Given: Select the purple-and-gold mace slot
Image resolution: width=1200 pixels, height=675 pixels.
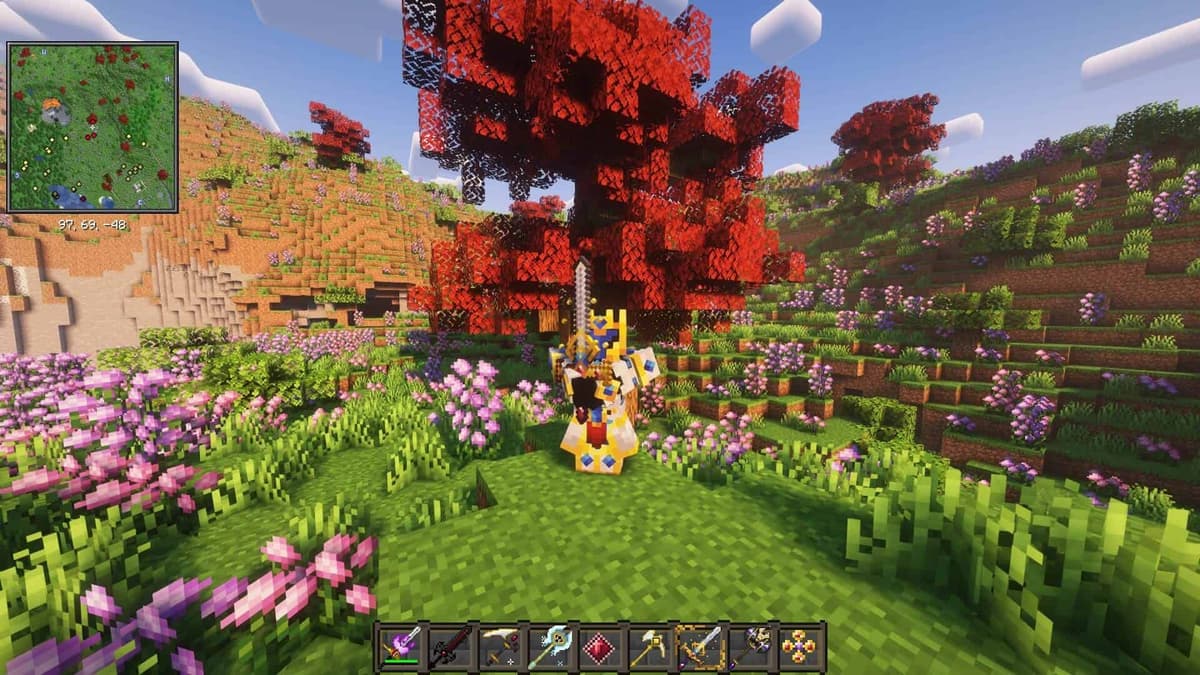Looking at the screenshot, I should click(750, 647).
